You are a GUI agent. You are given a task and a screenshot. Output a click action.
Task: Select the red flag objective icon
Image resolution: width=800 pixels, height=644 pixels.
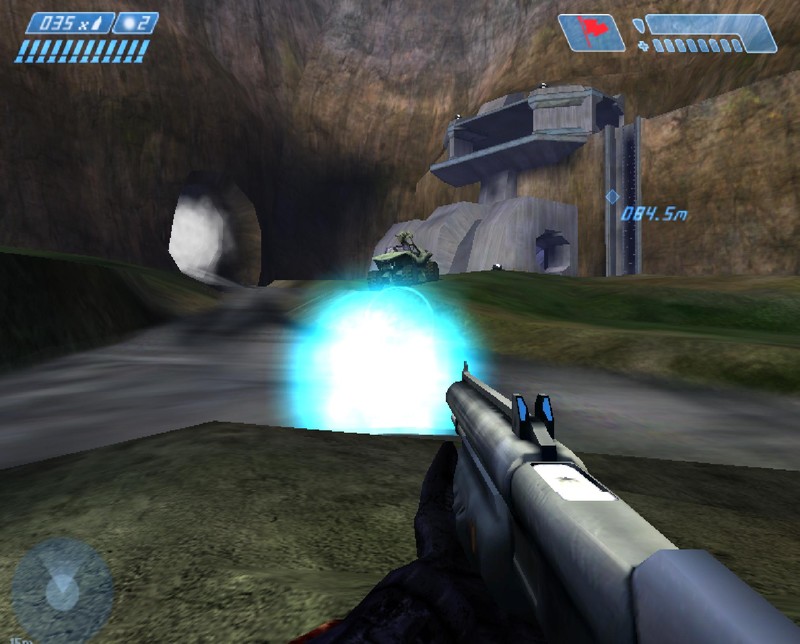tap(591, 32)
